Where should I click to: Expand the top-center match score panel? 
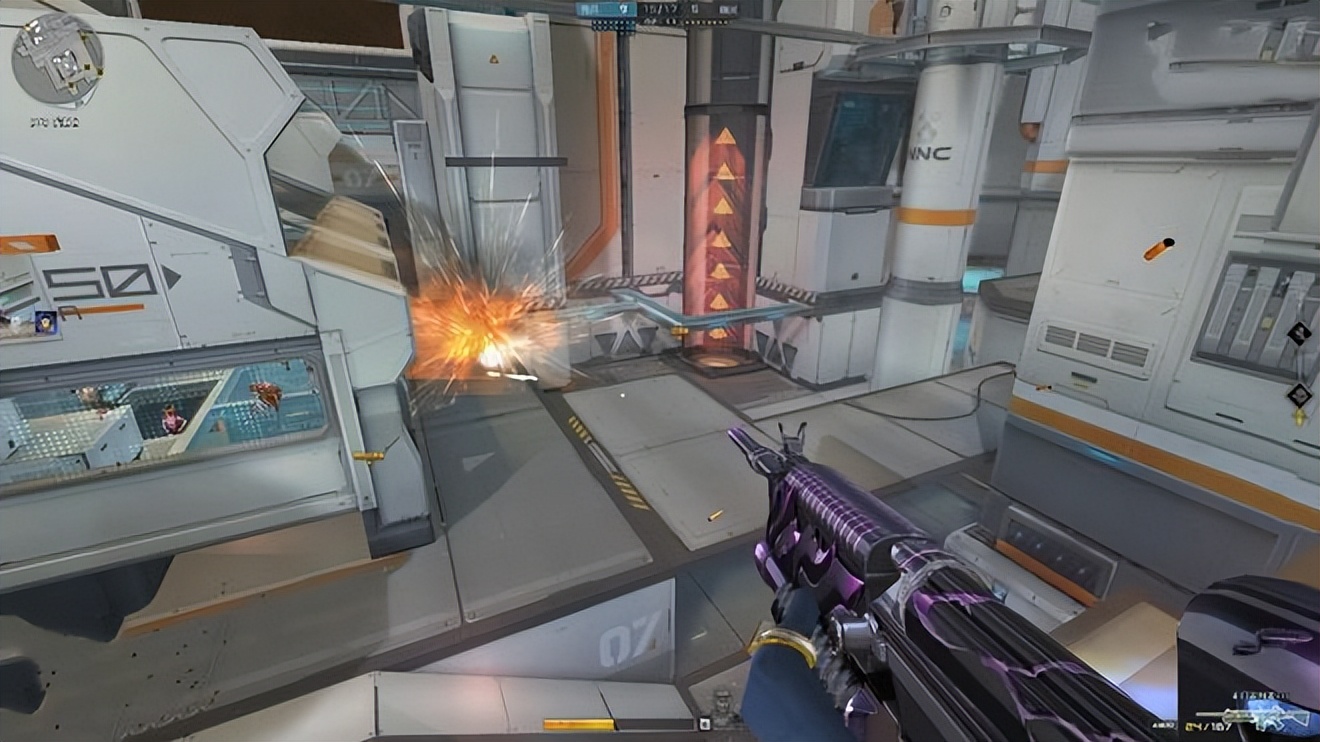[655, 9]
